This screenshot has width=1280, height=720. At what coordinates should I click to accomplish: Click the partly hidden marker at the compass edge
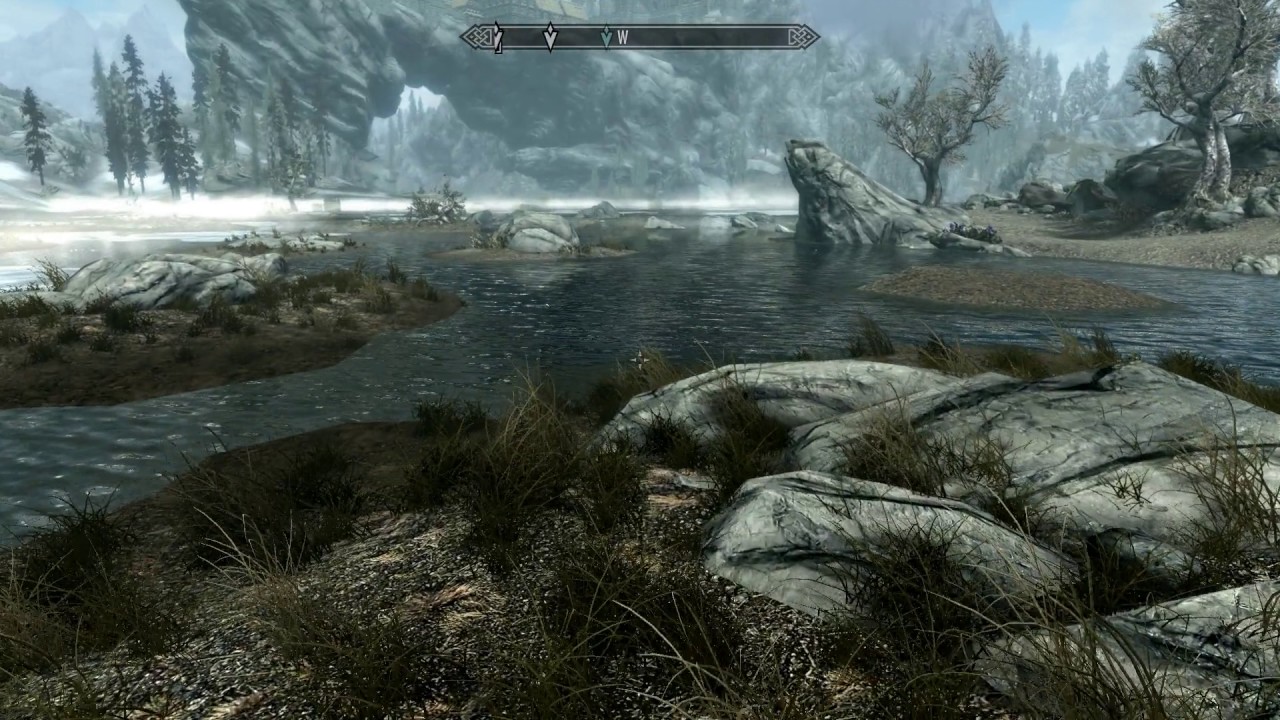(497, 39)
